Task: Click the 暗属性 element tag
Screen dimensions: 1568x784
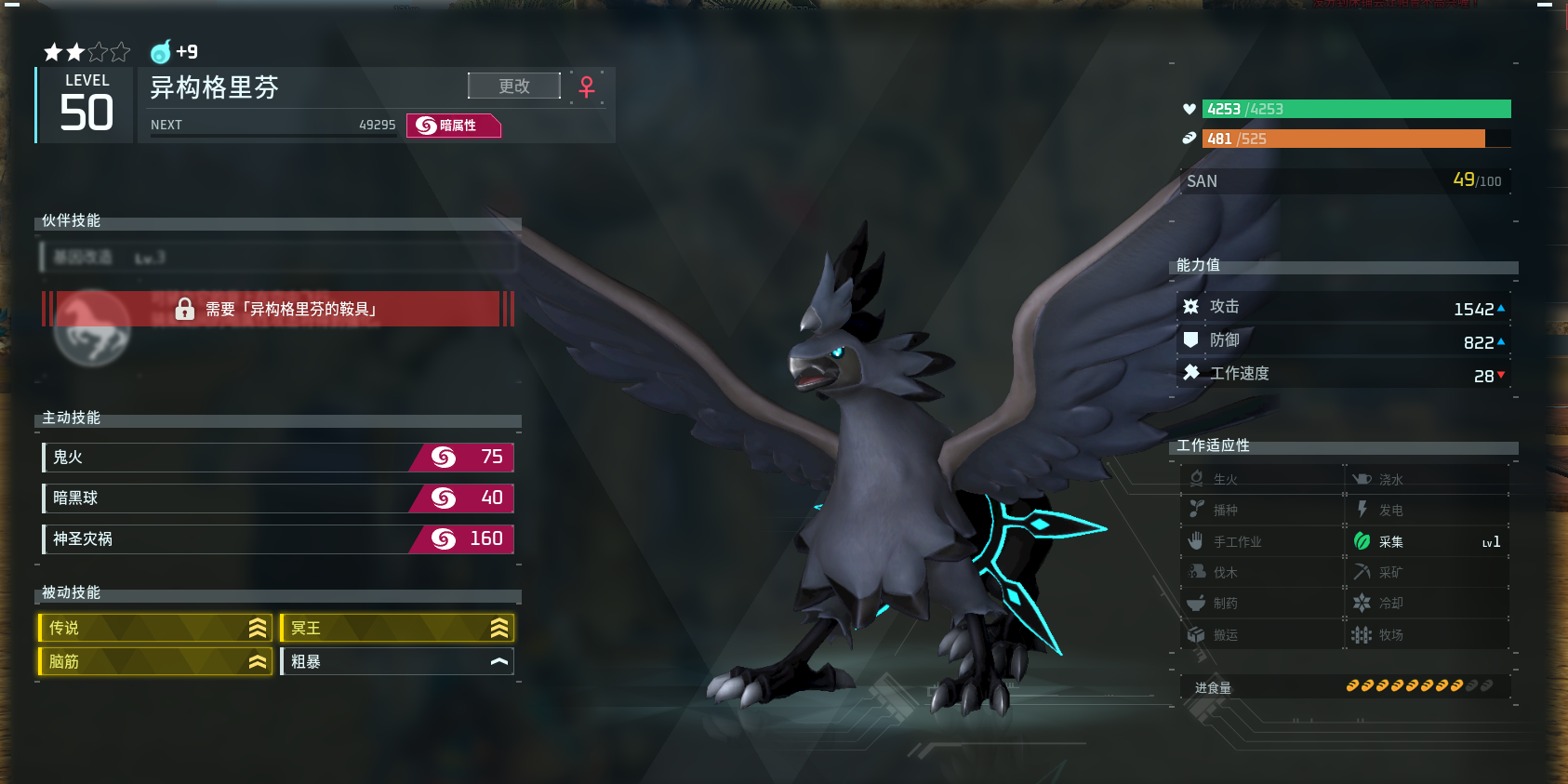Action: pos(454,125)
